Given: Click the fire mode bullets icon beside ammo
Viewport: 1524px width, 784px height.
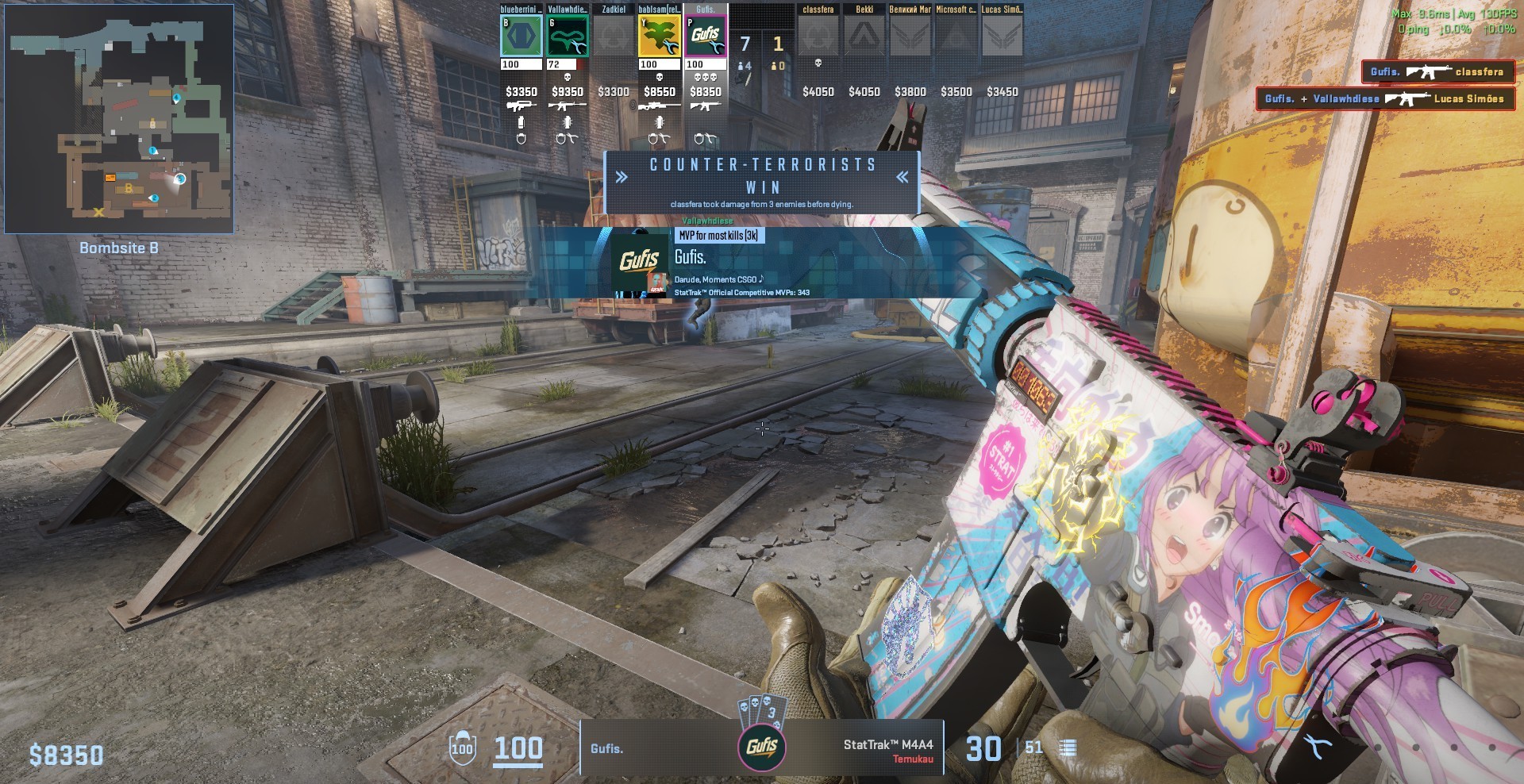Looking at the screenshot, I should [1068, 747].
